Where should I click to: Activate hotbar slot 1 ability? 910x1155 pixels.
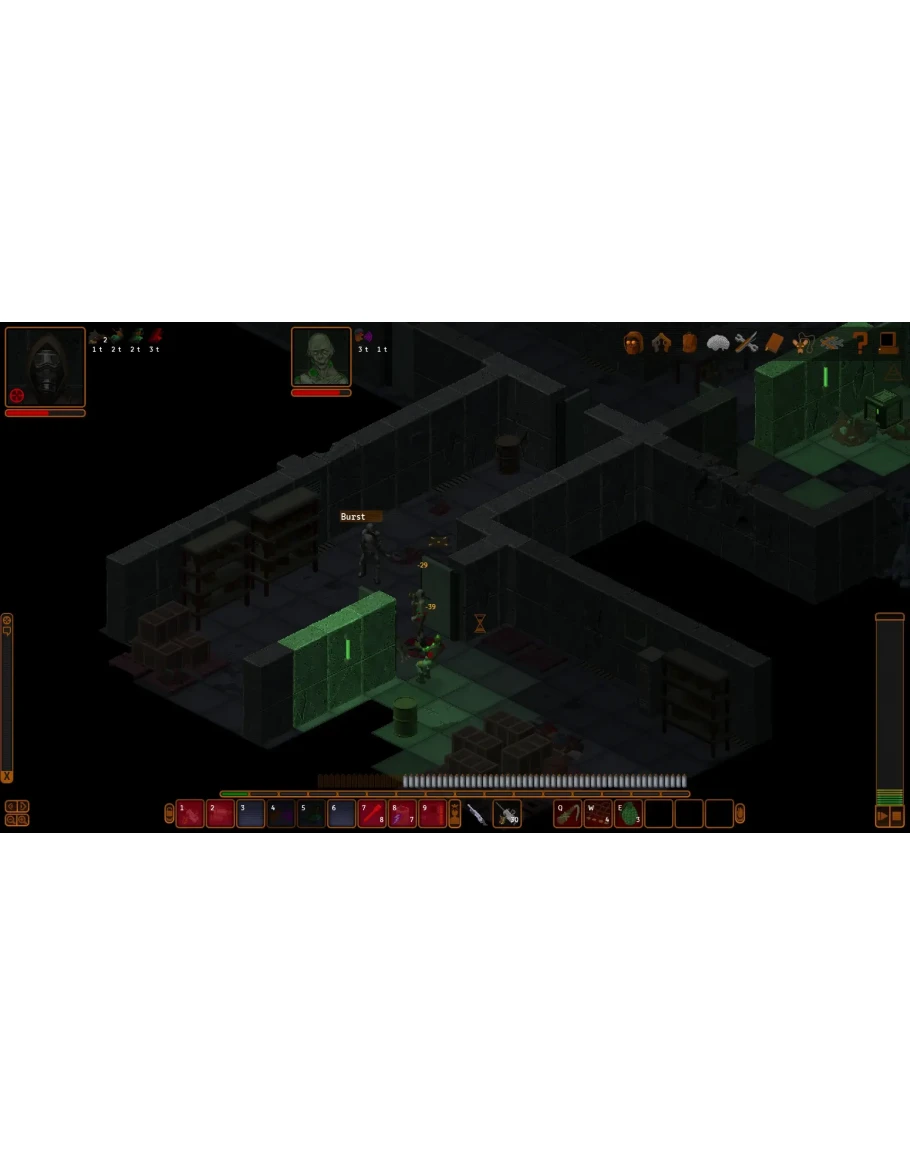pos(190,814)
